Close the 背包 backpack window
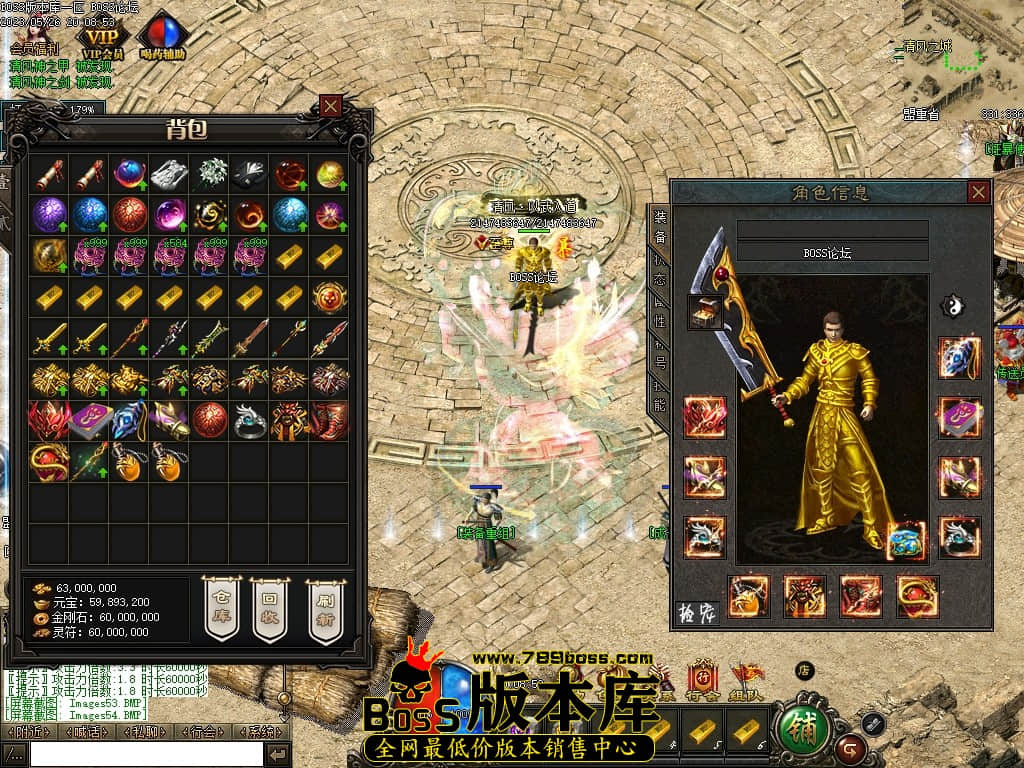The image size is (1024, 768). click(331, 106)
